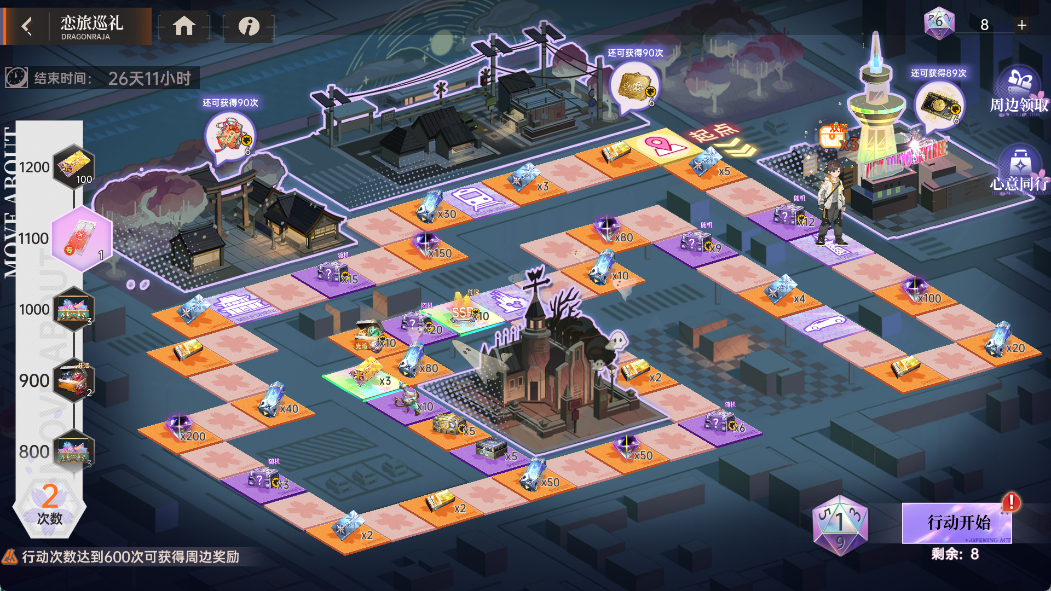View the 800 milestone reward

click(73, 449)
